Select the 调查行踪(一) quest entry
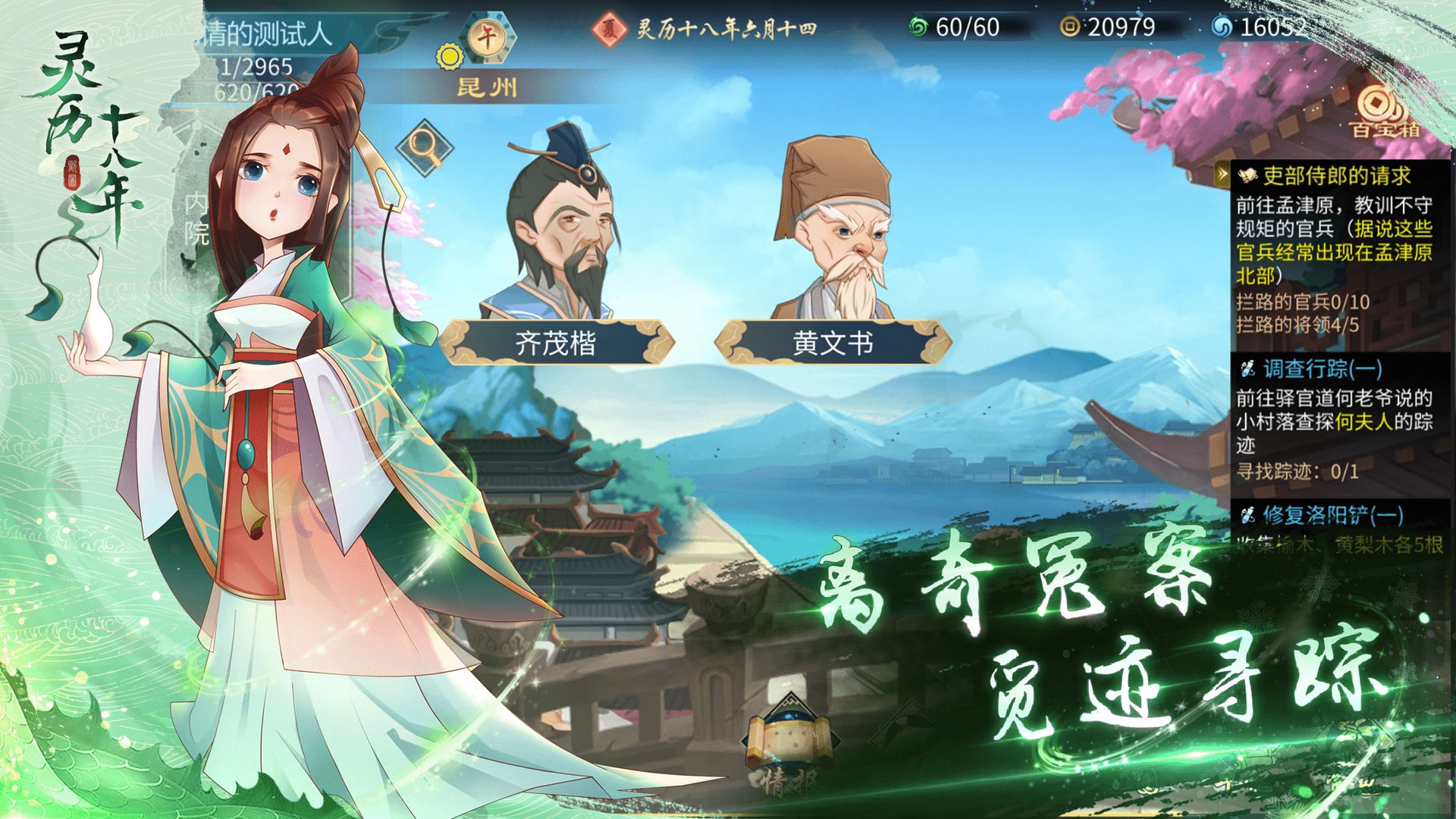This screenshot has height=819, width=1456. click(1323, 369)
